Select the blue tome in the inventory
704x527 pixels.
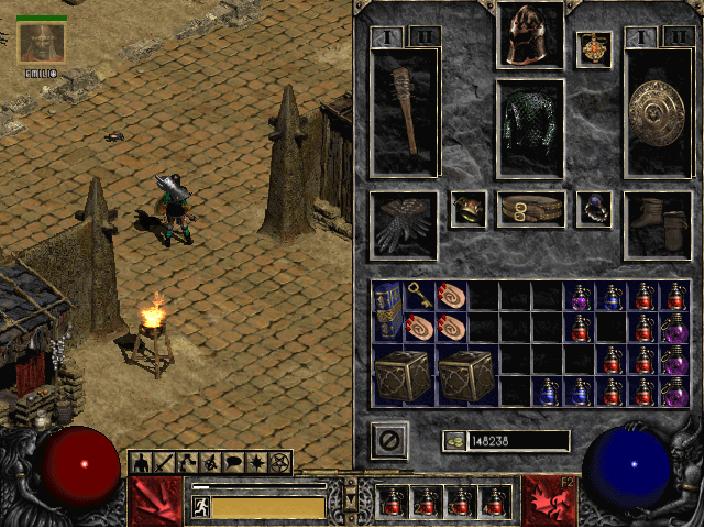(387, 310)
